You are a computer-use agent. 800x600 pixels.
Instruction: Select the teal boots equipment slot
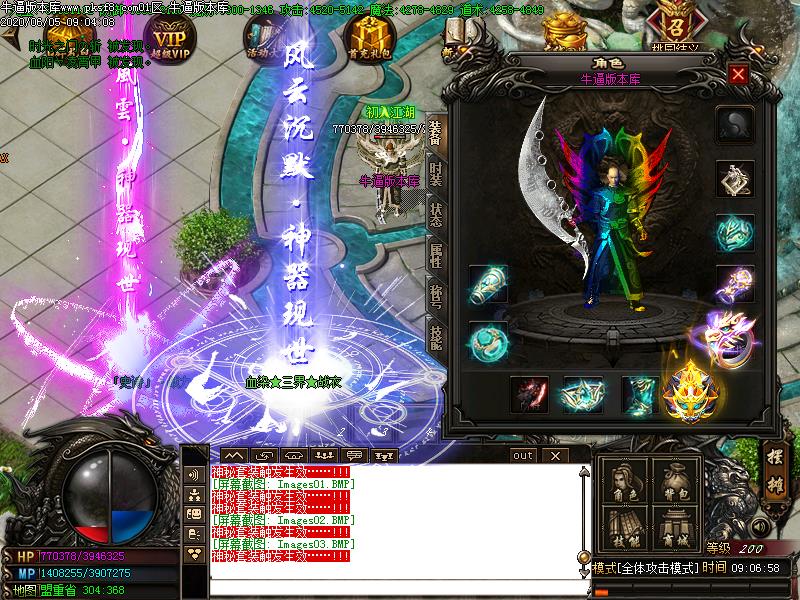coord(640,394)
